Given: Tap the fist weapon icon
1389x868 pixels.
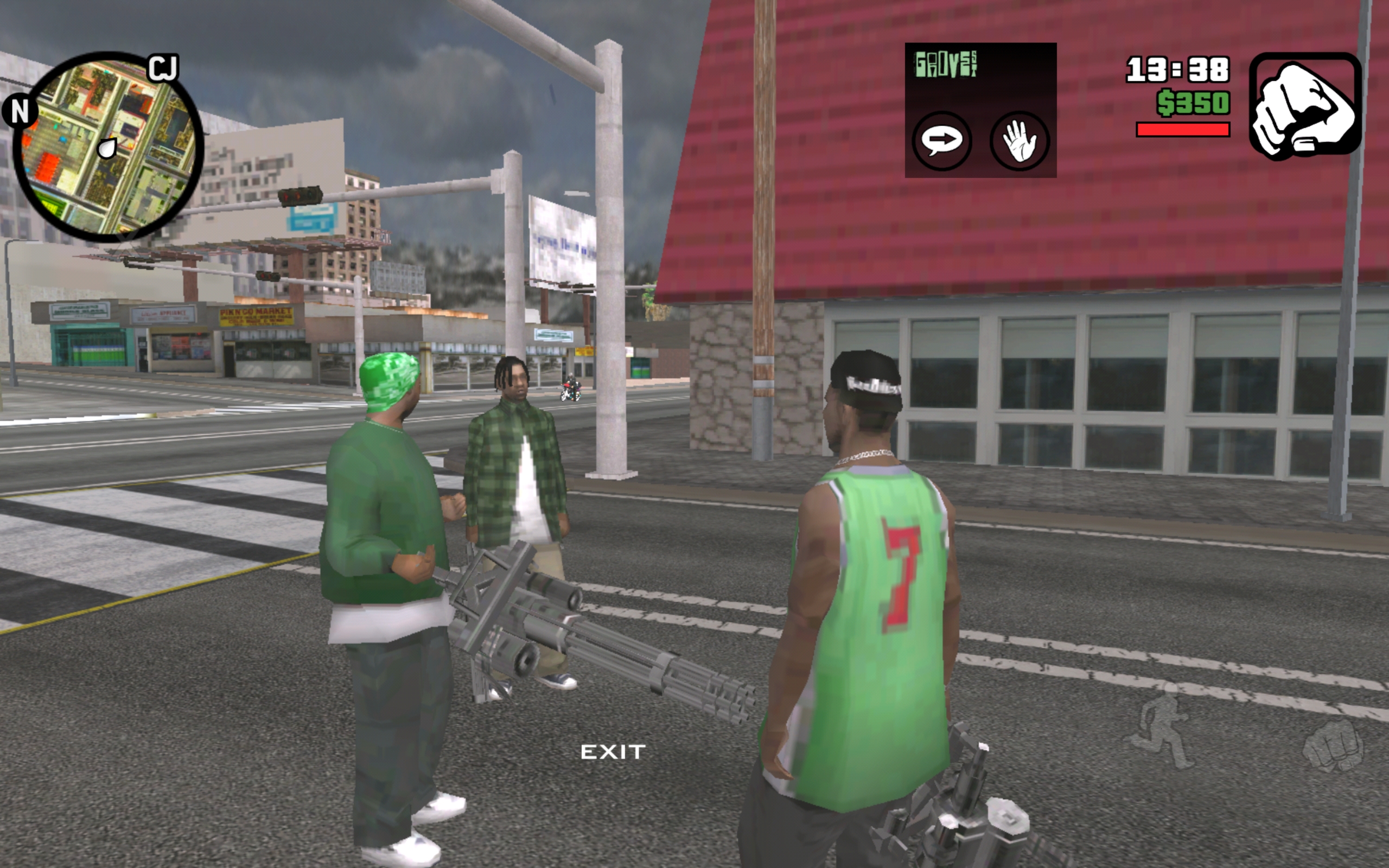Looking at the screenshot, I should tap(1304, 105).
